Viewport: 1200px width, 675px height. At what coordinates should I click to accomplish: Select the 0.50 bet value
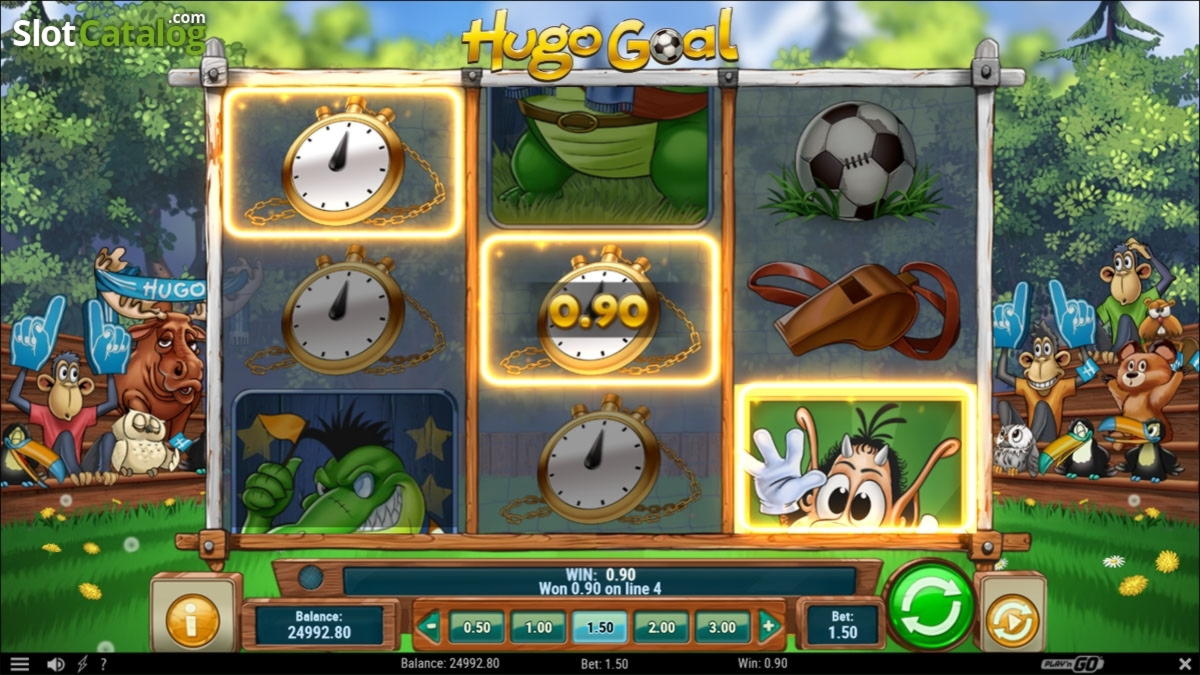tap(477, 627)
